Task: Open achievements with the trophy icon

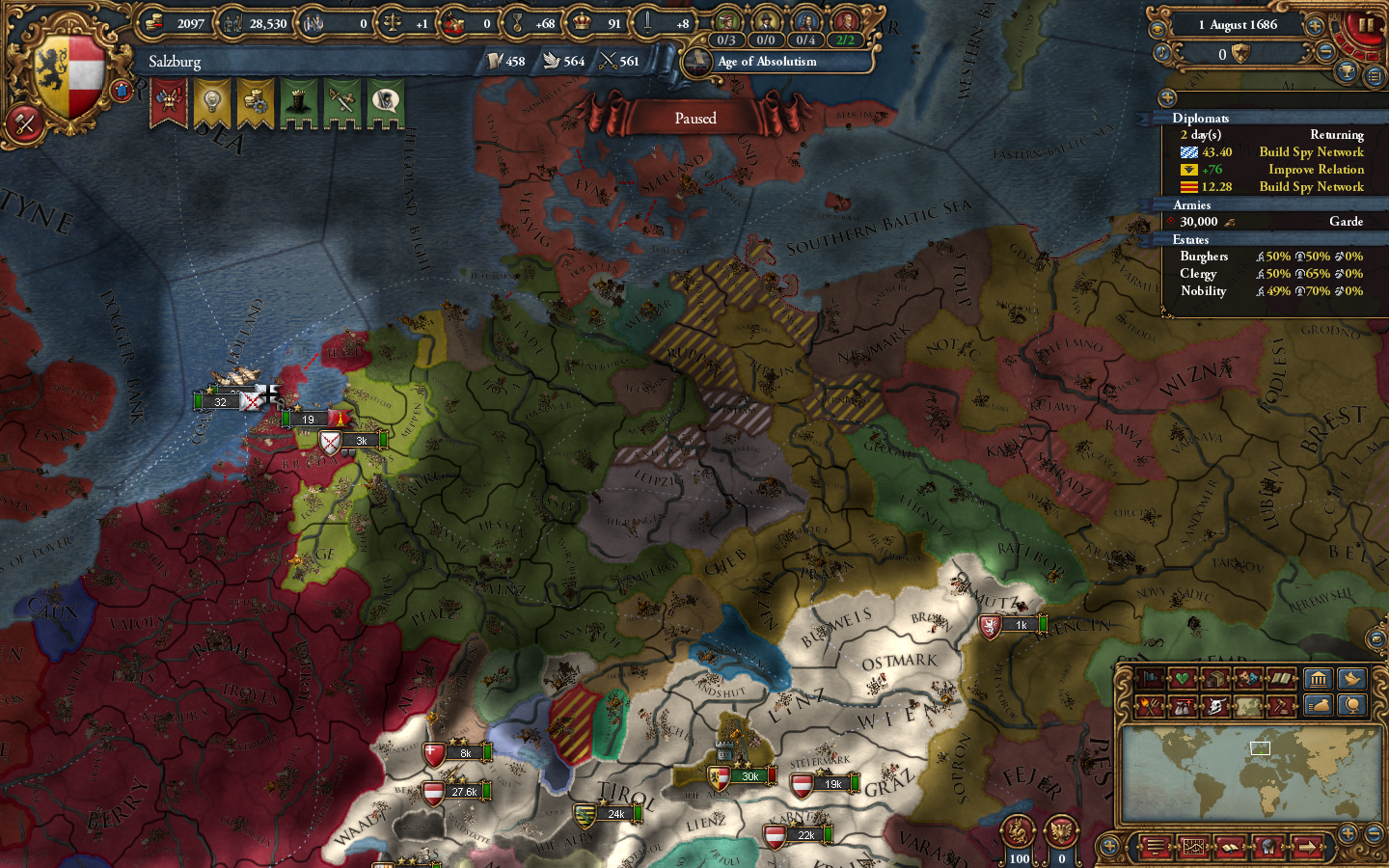Action: coord(1347,70)
